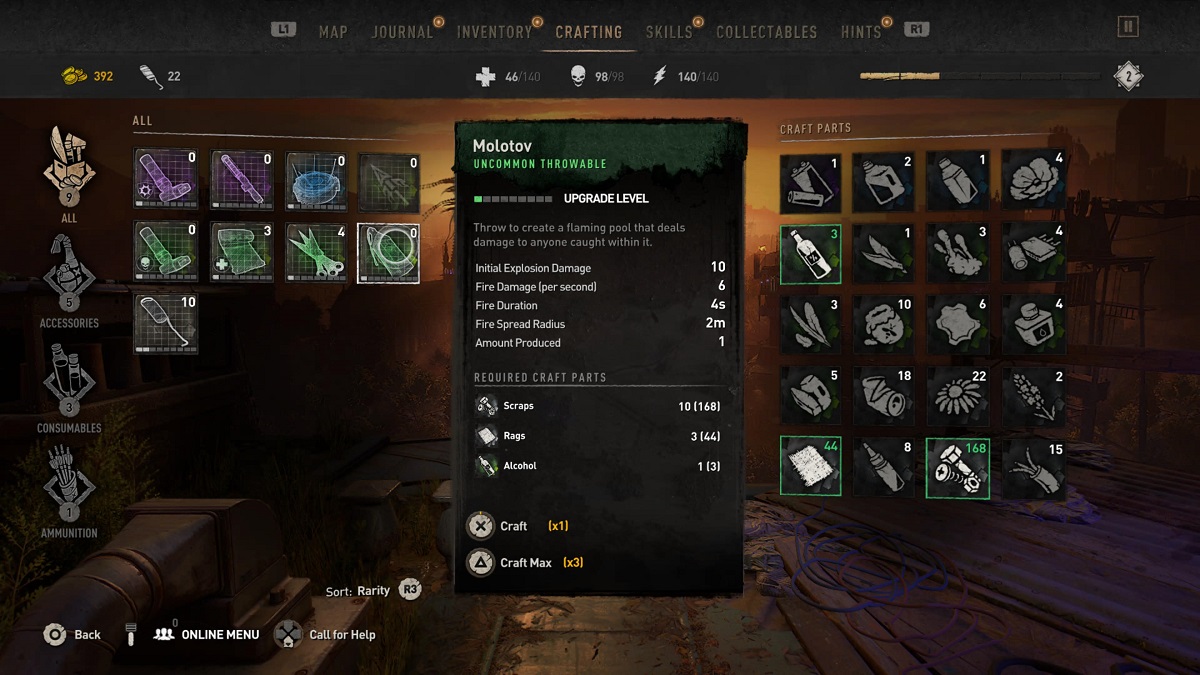The height and width of the screenshot is (675, 1200).
Task: Select the alcohol bottle craft part
Action: 810,254
